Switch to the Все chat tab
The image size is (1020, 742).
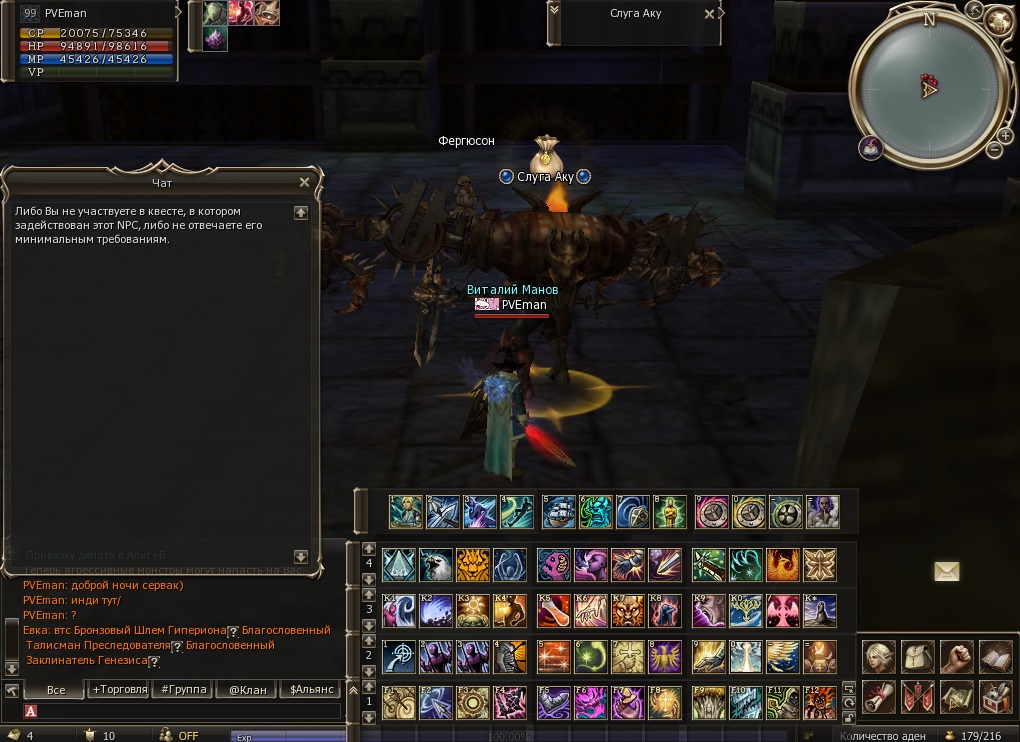click(x=56, y=690)
